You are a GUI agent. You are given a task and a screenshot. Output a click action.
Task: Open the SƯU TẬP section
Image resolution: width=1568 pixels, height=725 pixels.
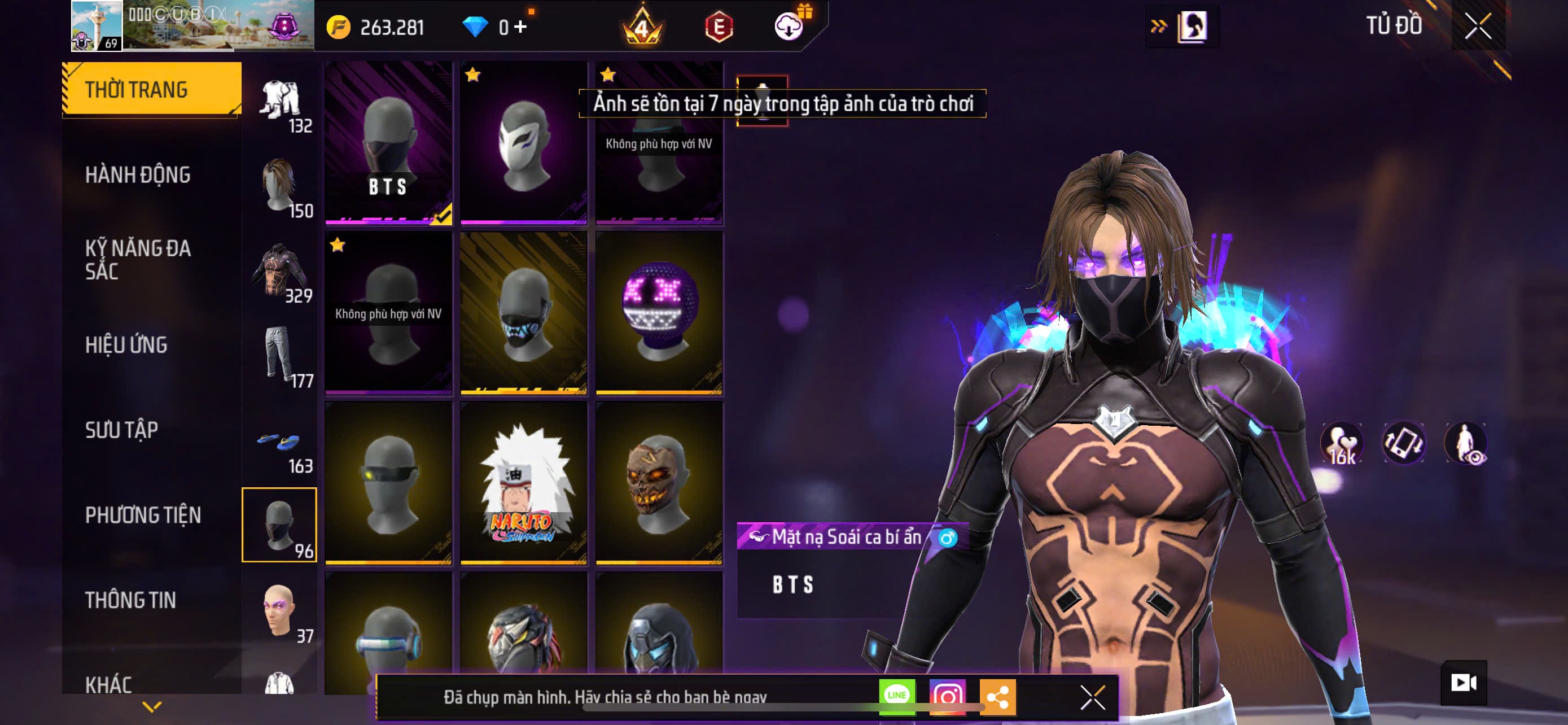tap(122, 430)
